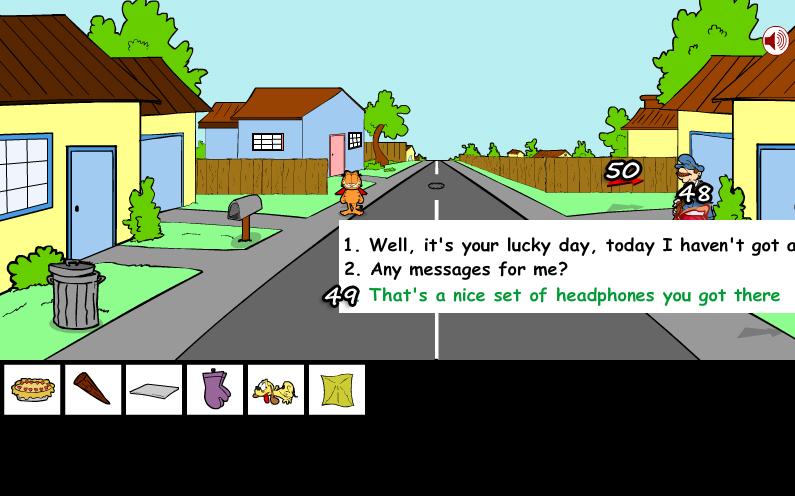Select the yellow dog inventory item
Image resolution: width=795 pixels, height=496 pixels.
pos(276,389)
